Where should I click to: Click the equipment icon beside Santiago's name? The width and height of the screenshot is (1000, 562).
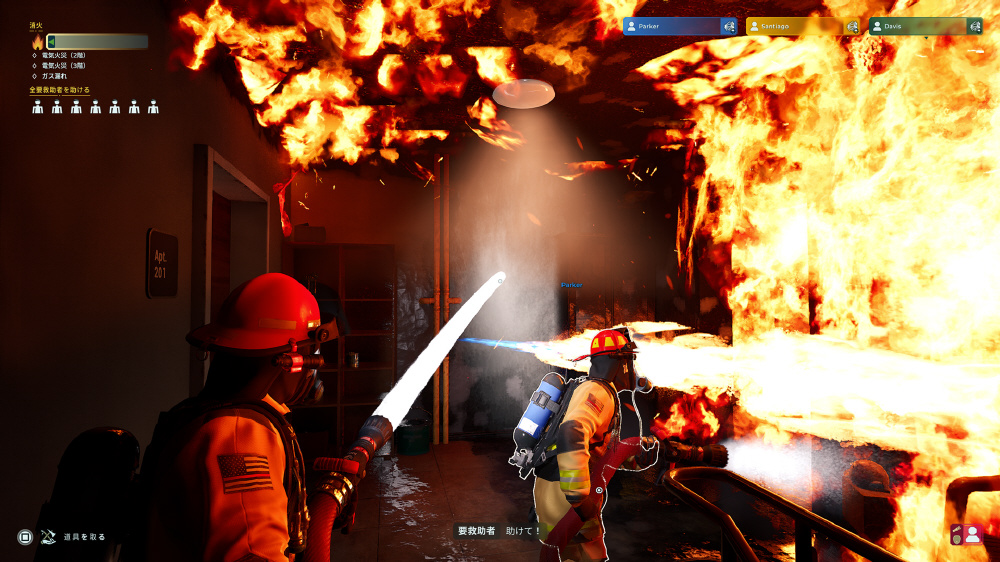pos(852,27)
